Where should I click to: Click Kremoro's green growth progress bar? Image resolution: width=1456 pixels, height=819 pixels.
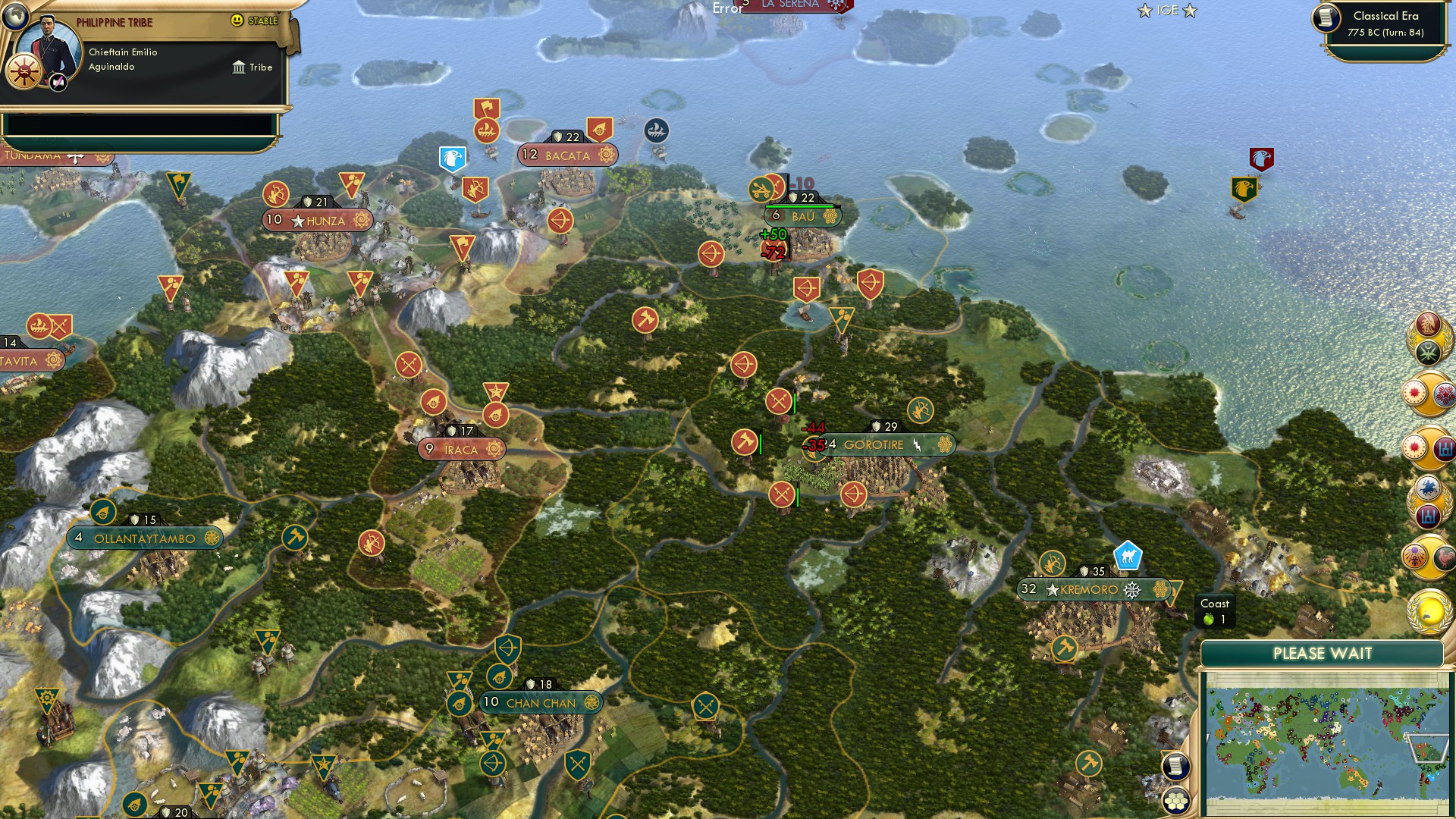(1084, 579)
